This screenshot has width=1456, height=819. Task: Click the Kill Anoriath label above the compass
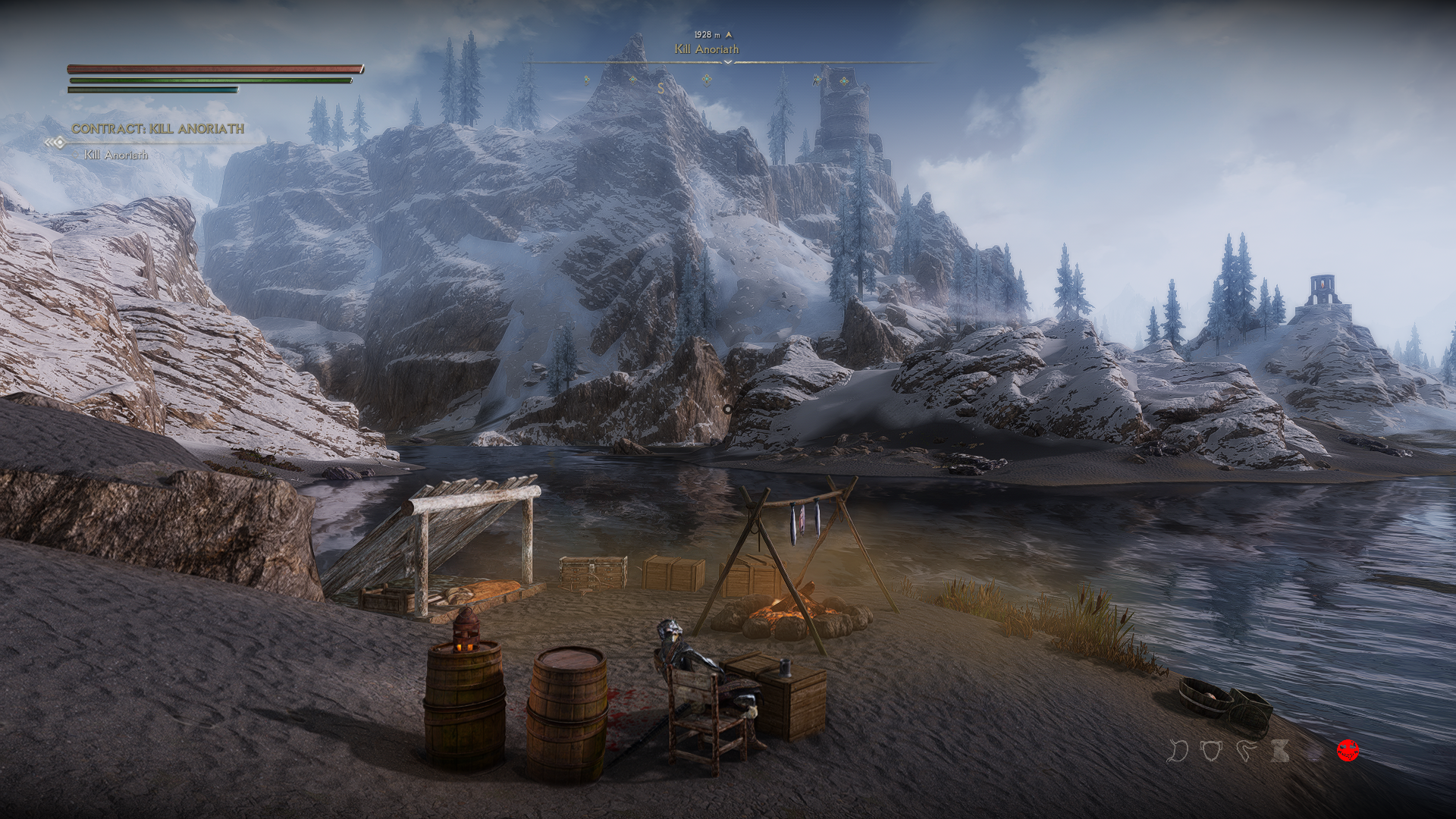pyautogui.click(x=707, y=49)
